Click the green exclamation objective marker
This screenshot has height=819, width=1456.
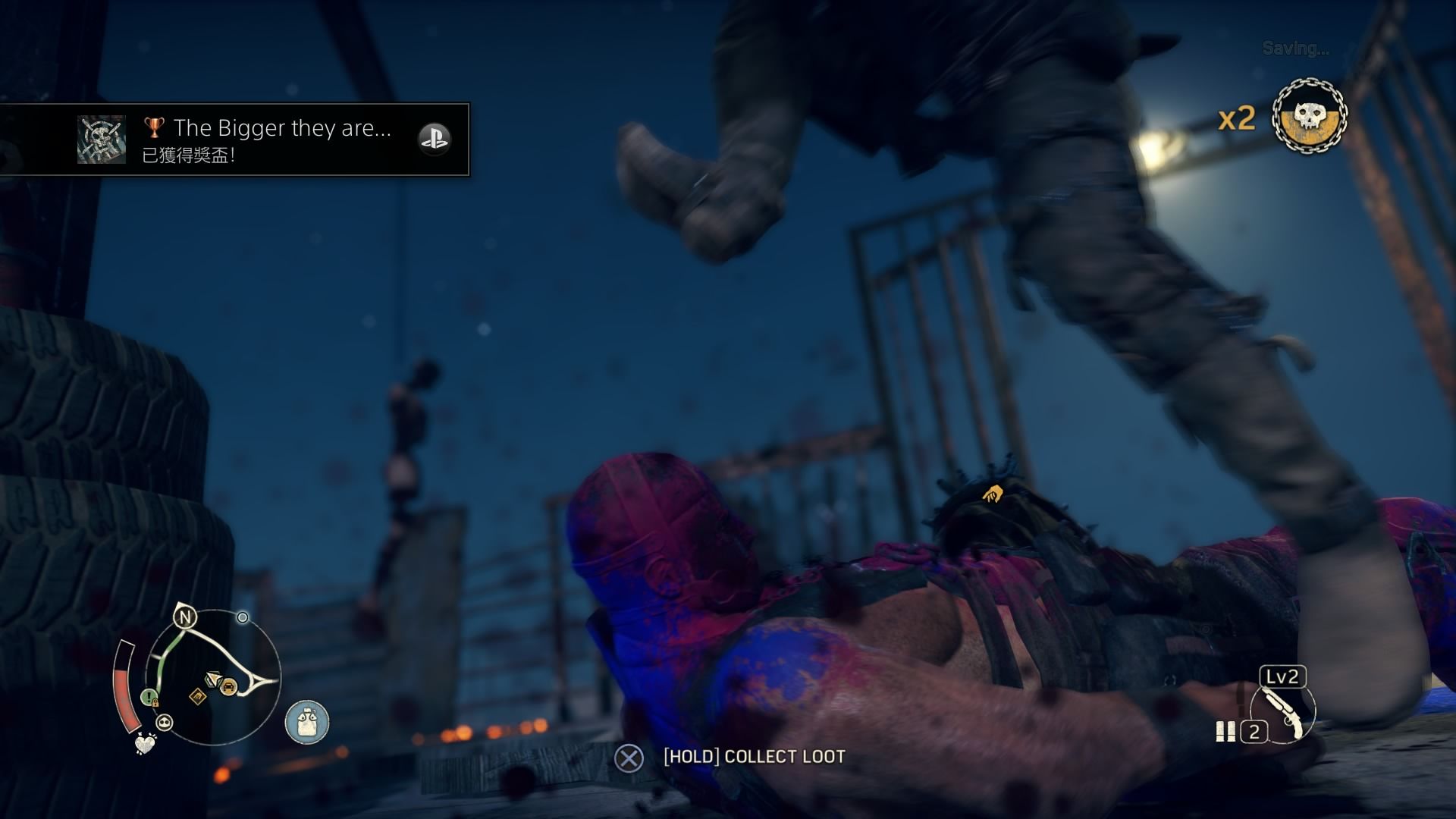click(149, 696)
